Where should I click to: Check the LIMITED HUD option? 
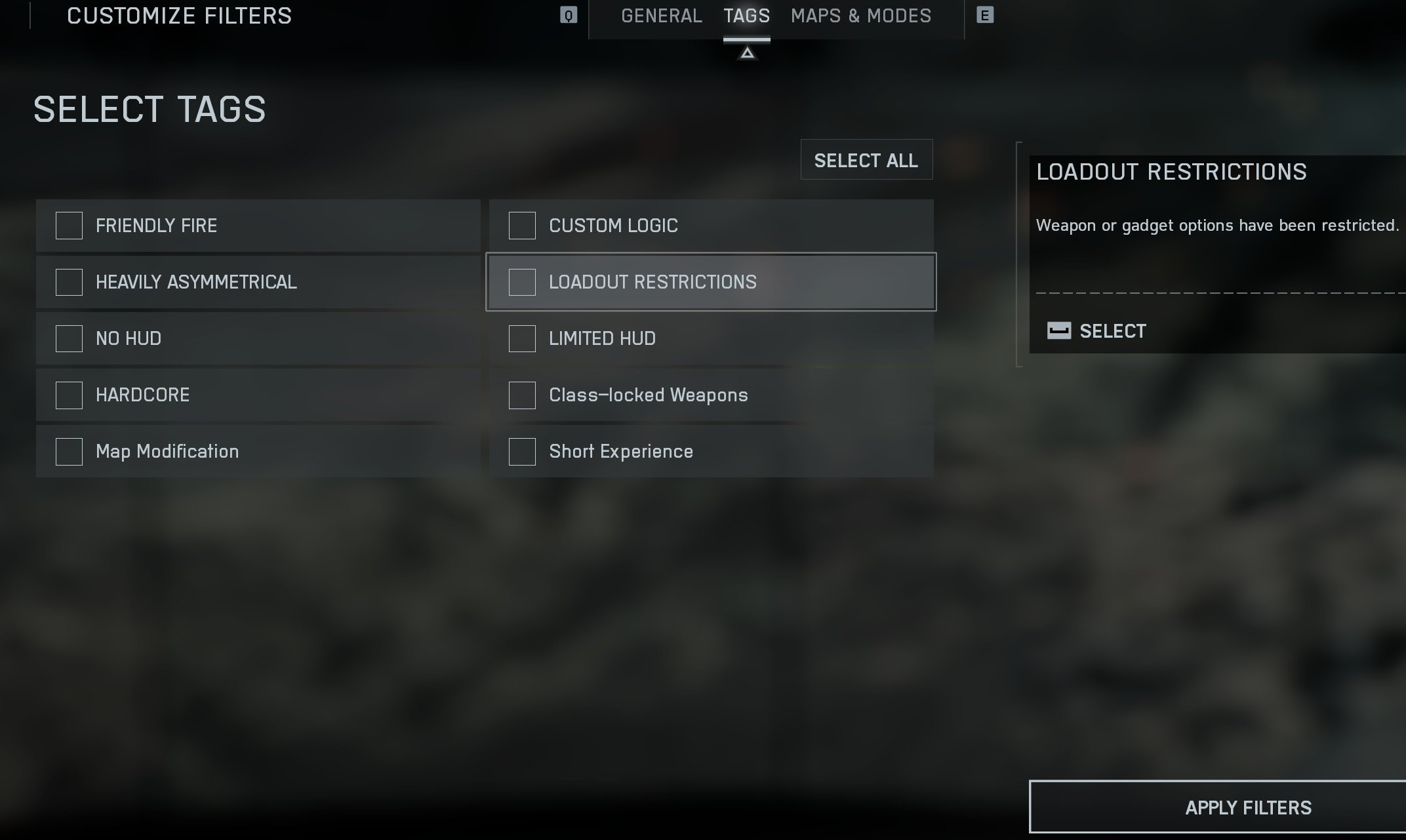click(521, 338)
